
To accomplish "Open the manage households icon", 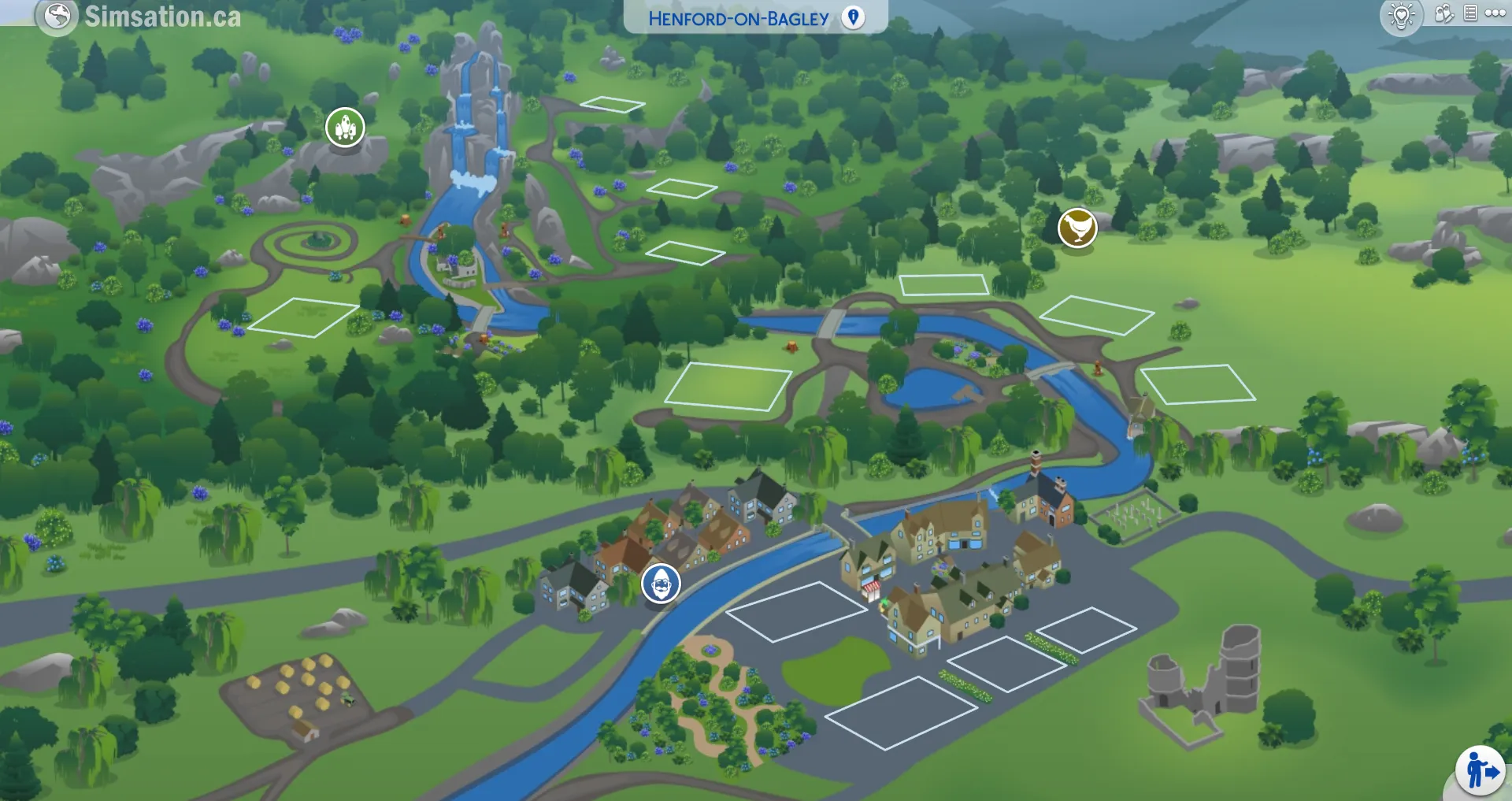I will [x=1443, y=13].
